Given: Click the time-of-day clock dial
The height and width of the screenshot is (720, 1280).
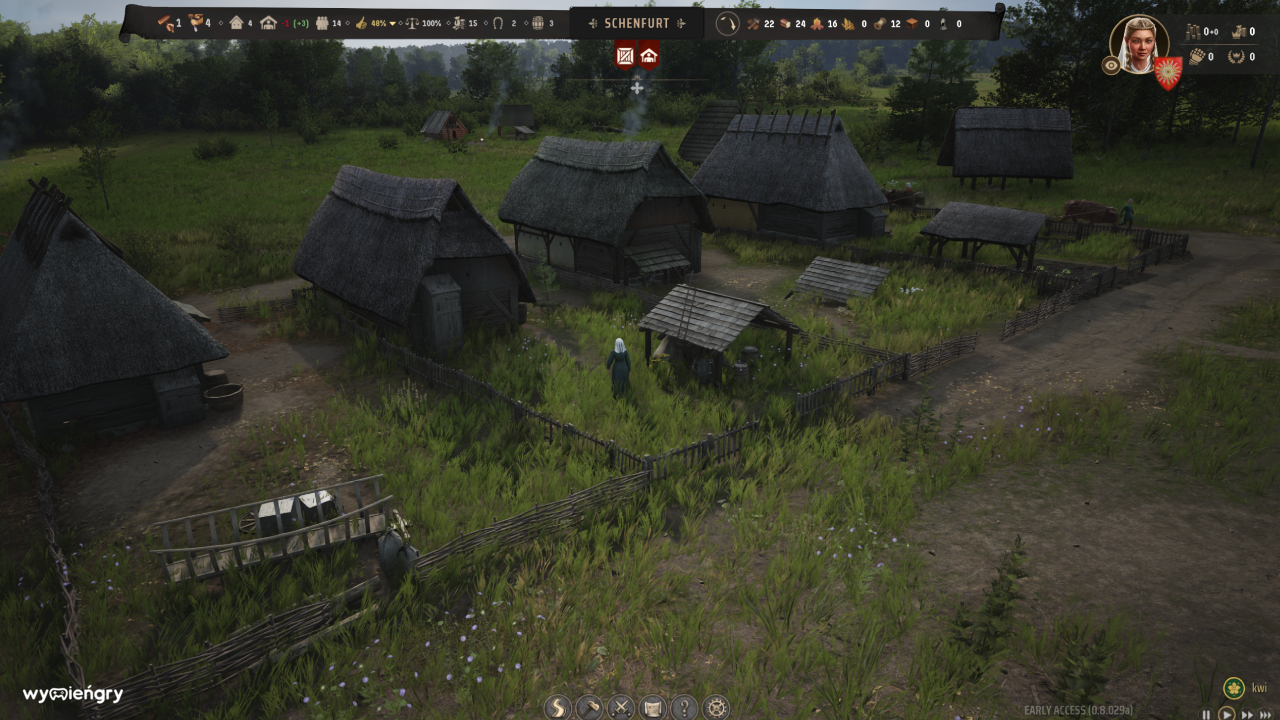Looking at the screenshot, I should coord(726,23).
